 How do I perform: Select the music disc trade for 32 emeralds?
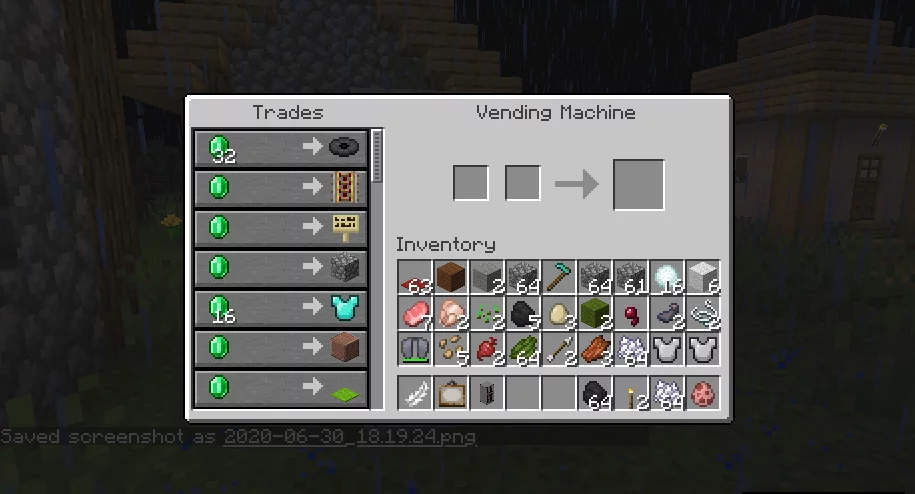point(280,147)
